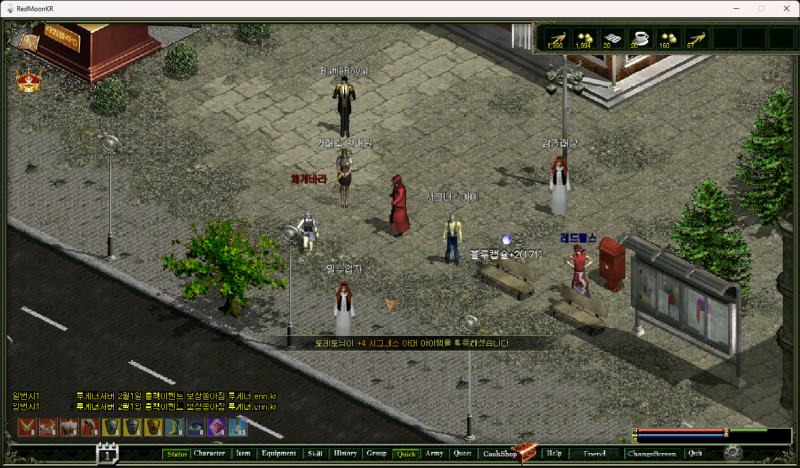Open the Group menu

pos(376,453)
